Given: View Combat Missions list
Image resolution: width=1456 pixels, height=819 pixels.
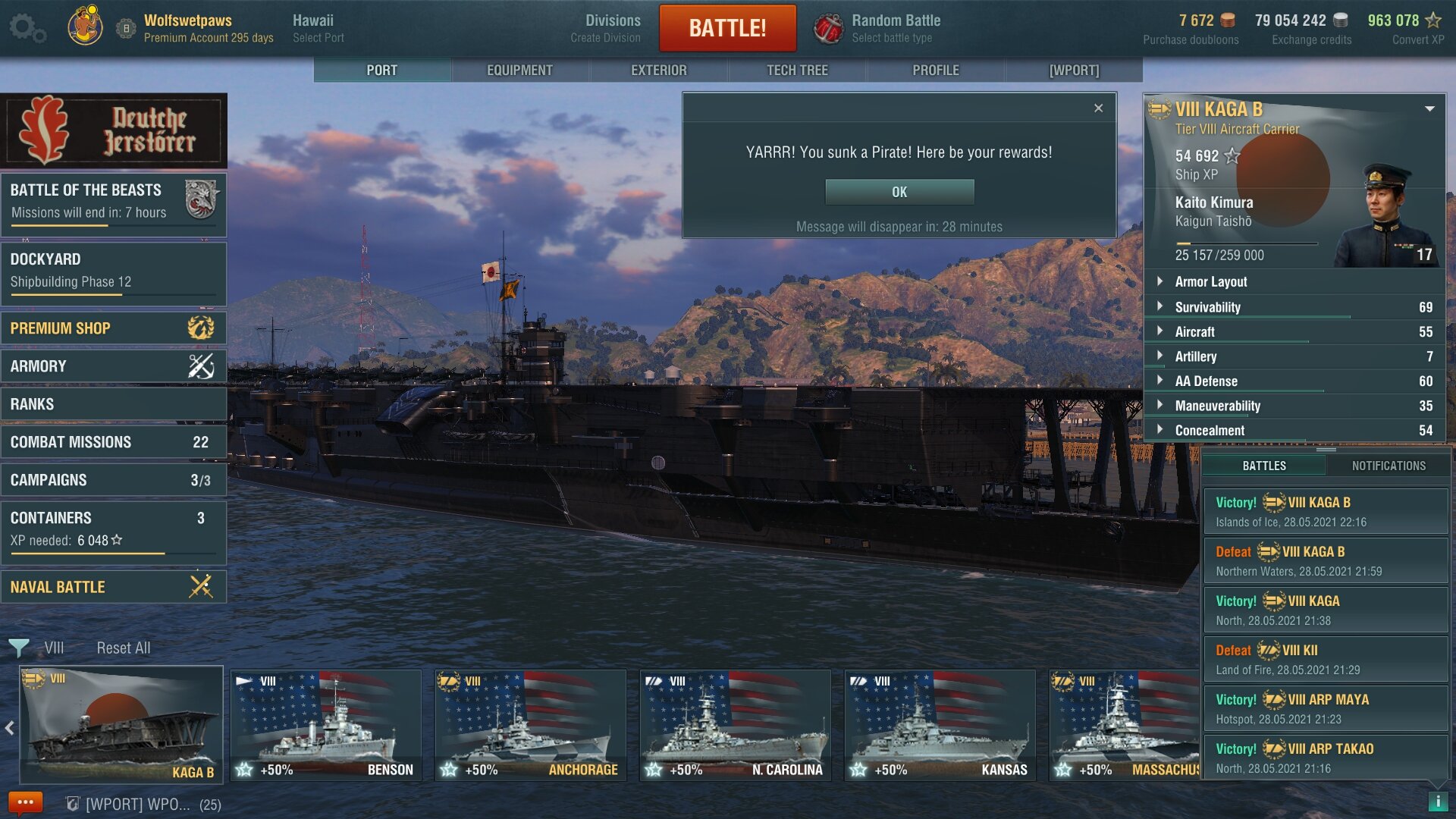Looking at the screenshot, I should click(114, 442).
